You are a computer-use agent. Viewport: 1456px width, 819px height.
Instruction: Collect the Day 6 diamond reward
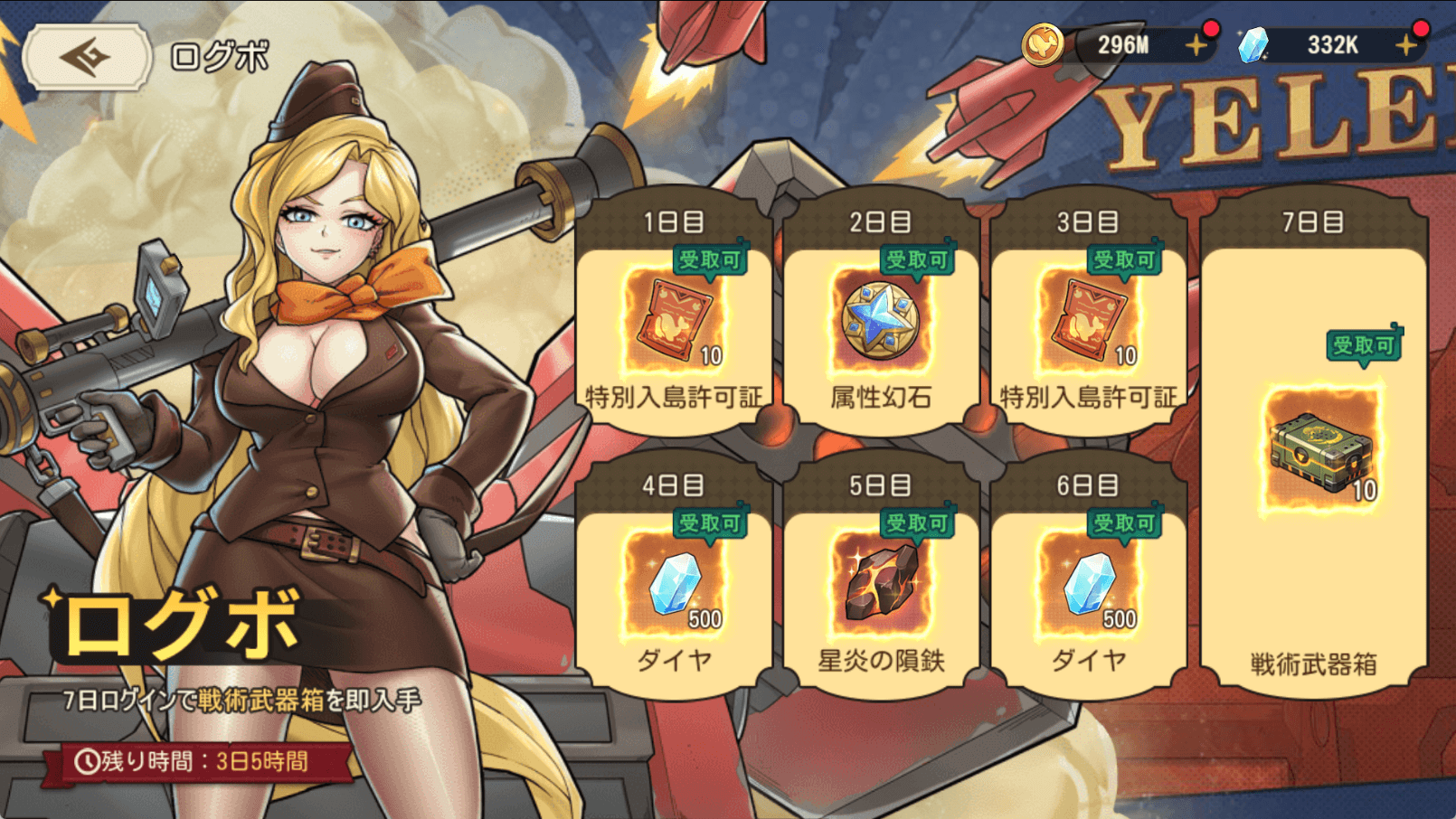1088,583
